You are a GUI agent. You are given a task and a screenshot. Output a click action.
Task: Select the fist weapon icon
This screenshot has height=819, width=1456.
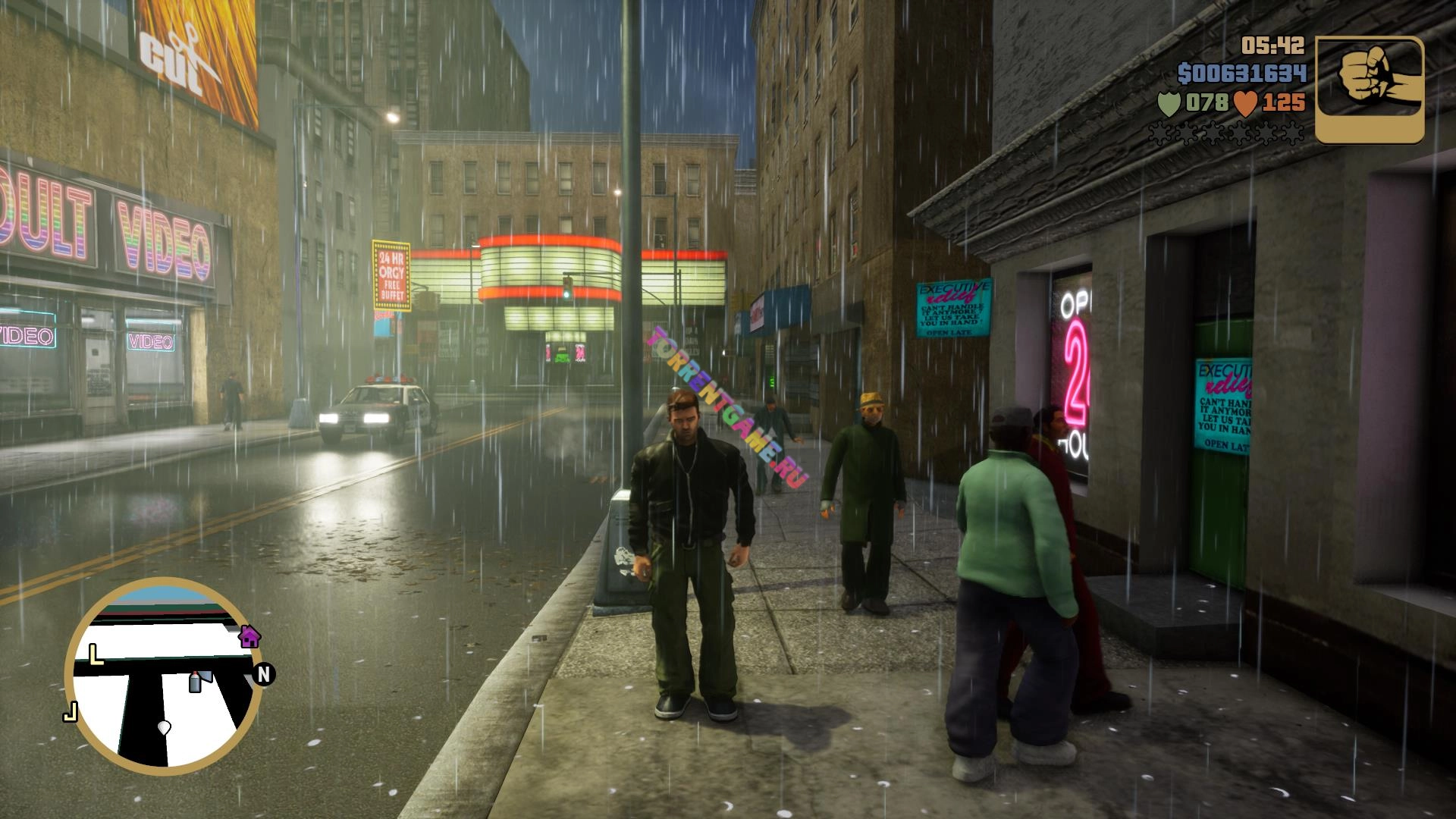click(x=1369, y=89)
